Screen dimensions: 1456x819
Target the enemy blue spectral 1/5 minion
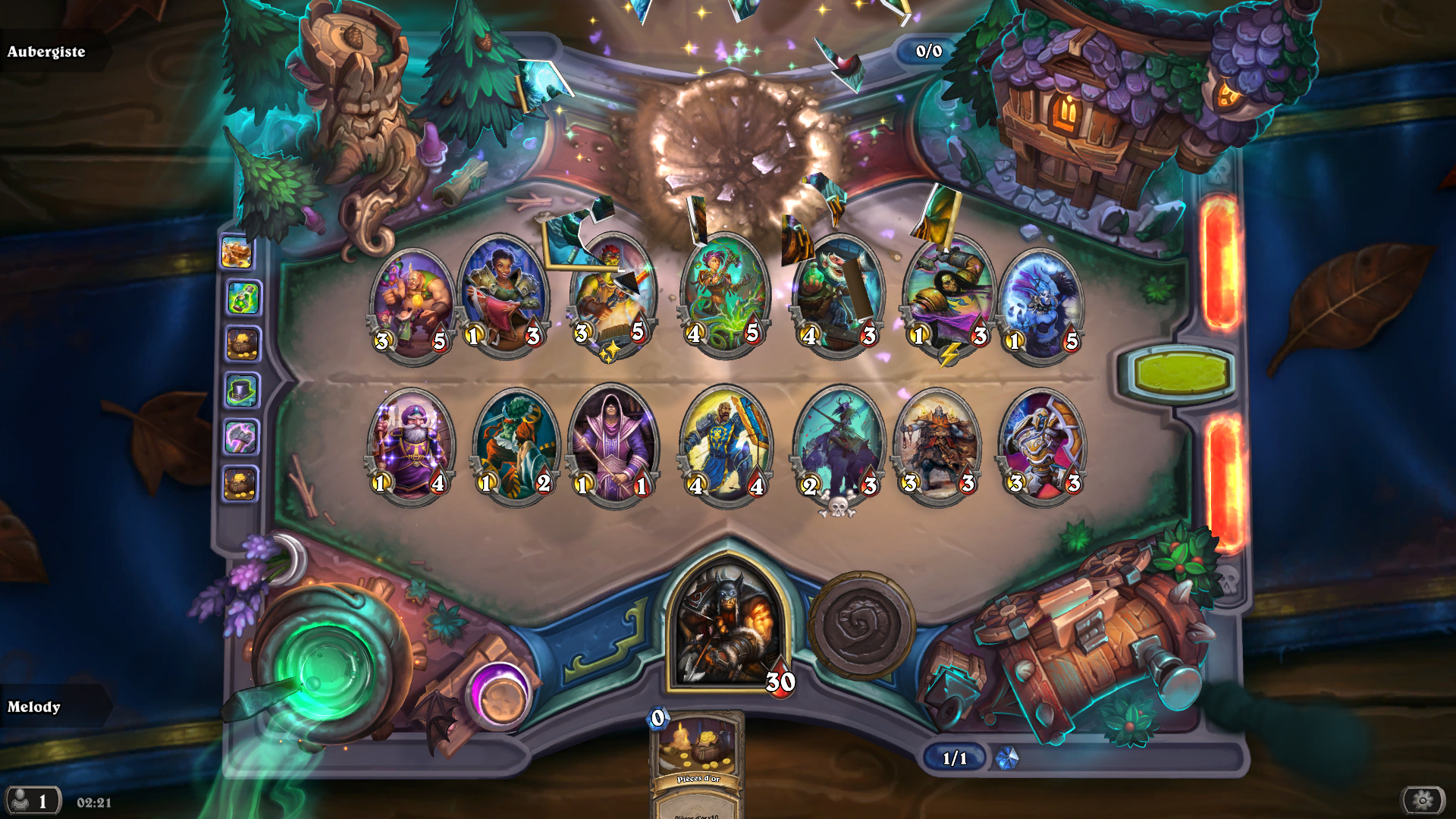point(1041,305)
